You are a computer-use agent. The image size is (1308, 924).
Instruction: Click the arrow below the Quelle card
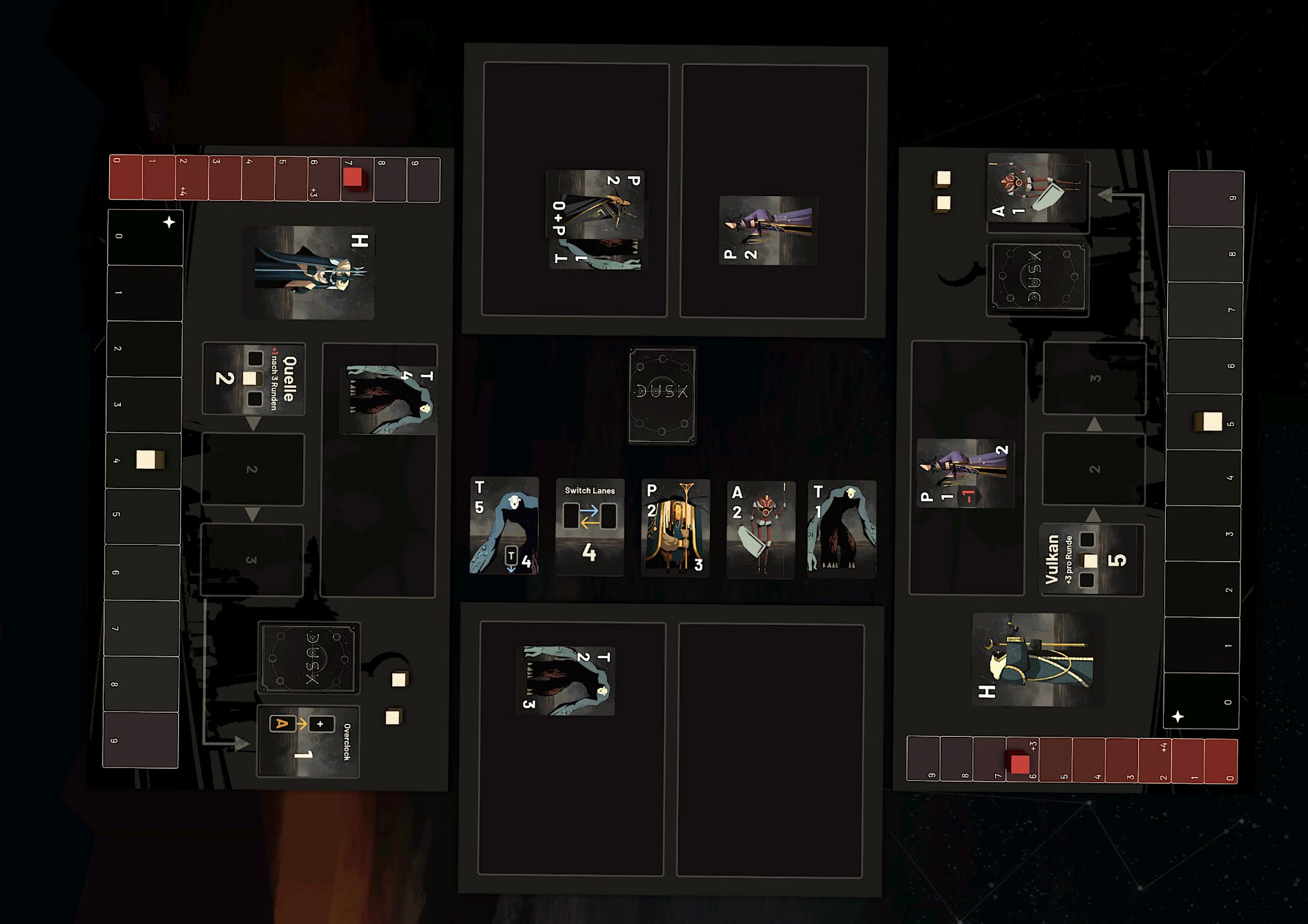pos(253,423)
